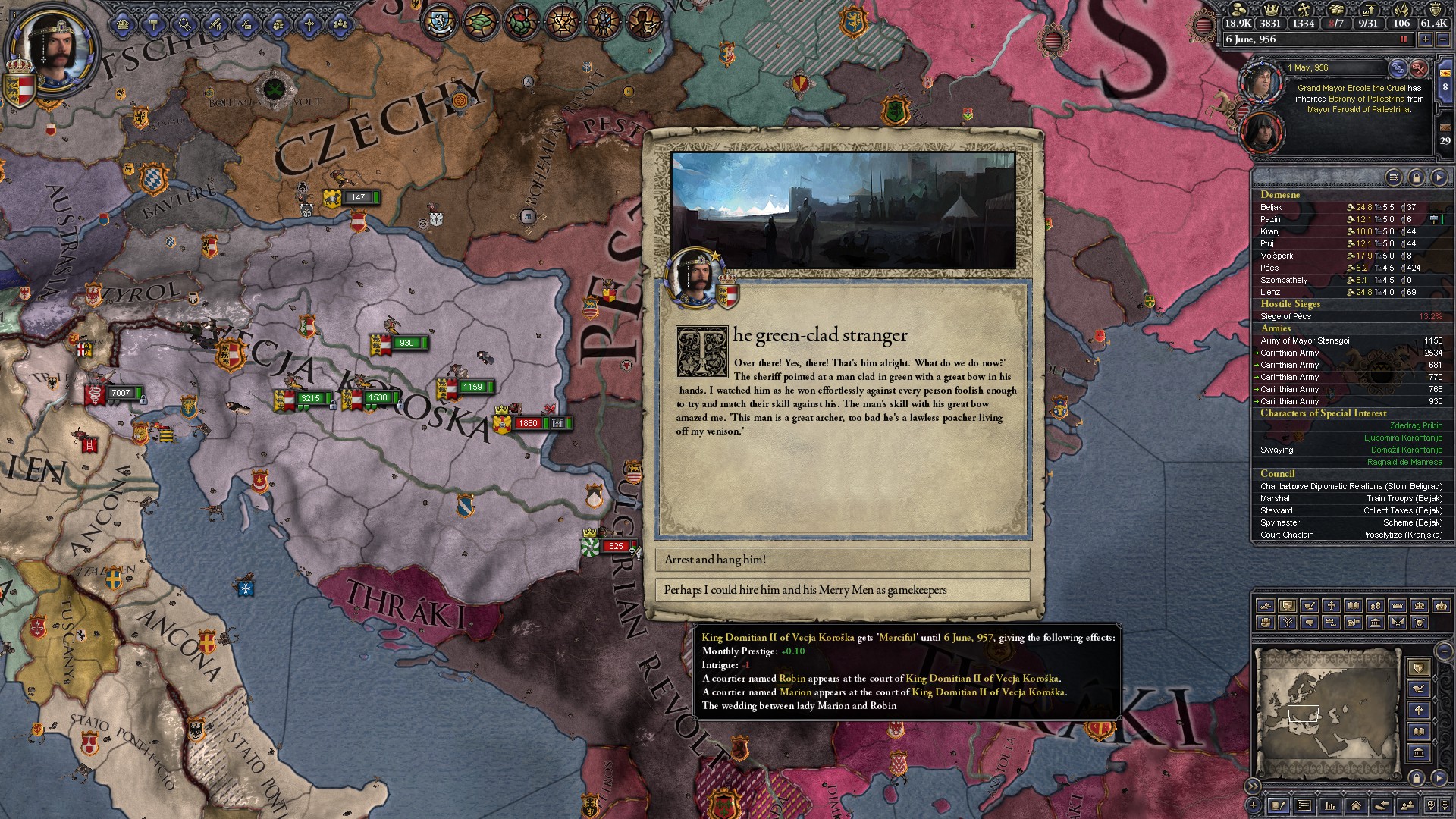This screenshot has width=1456, height=819.
Task: Switch to the religion map mode
Action: 1332,605
